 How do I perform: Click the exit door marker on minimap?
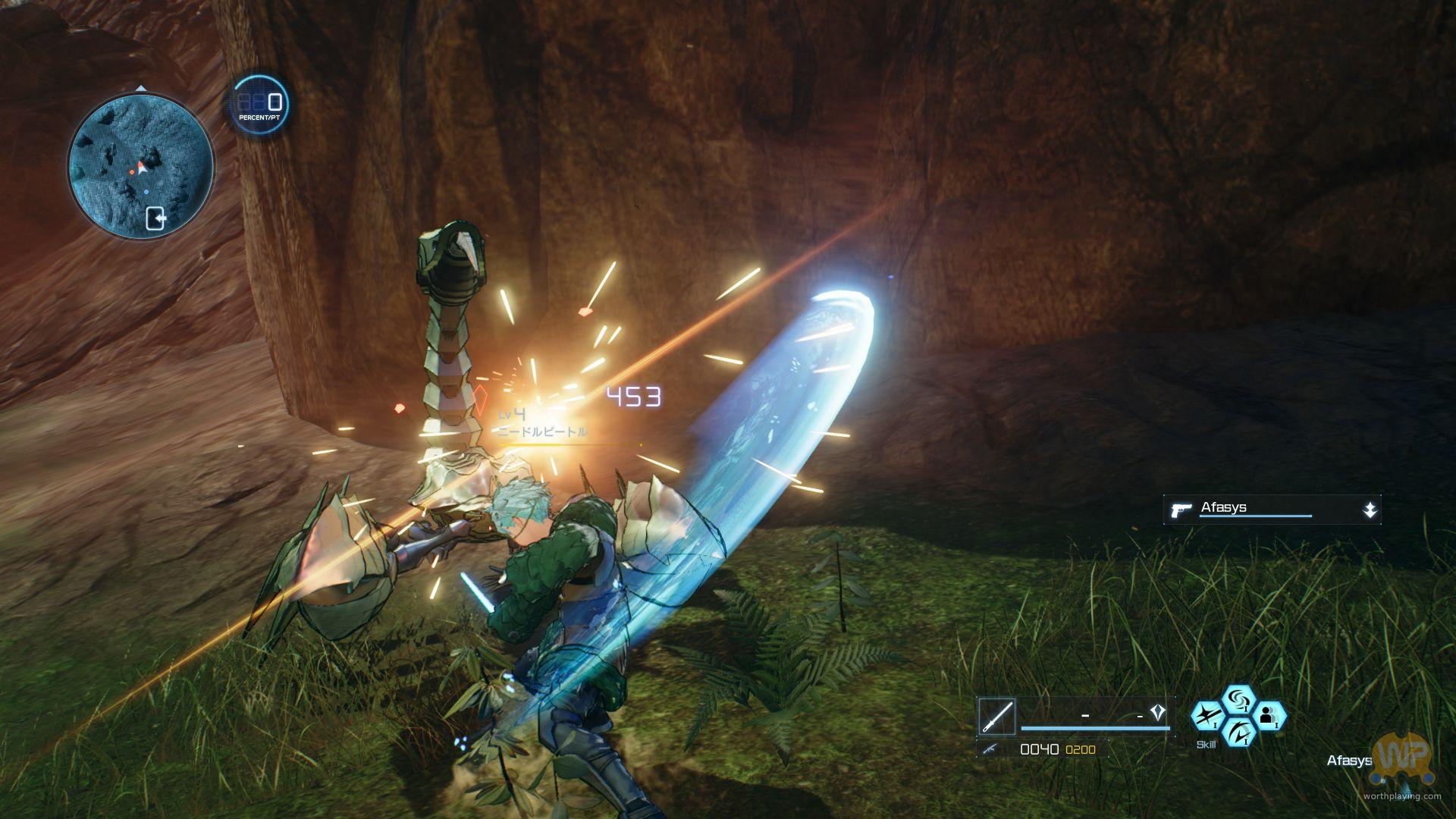155,218
